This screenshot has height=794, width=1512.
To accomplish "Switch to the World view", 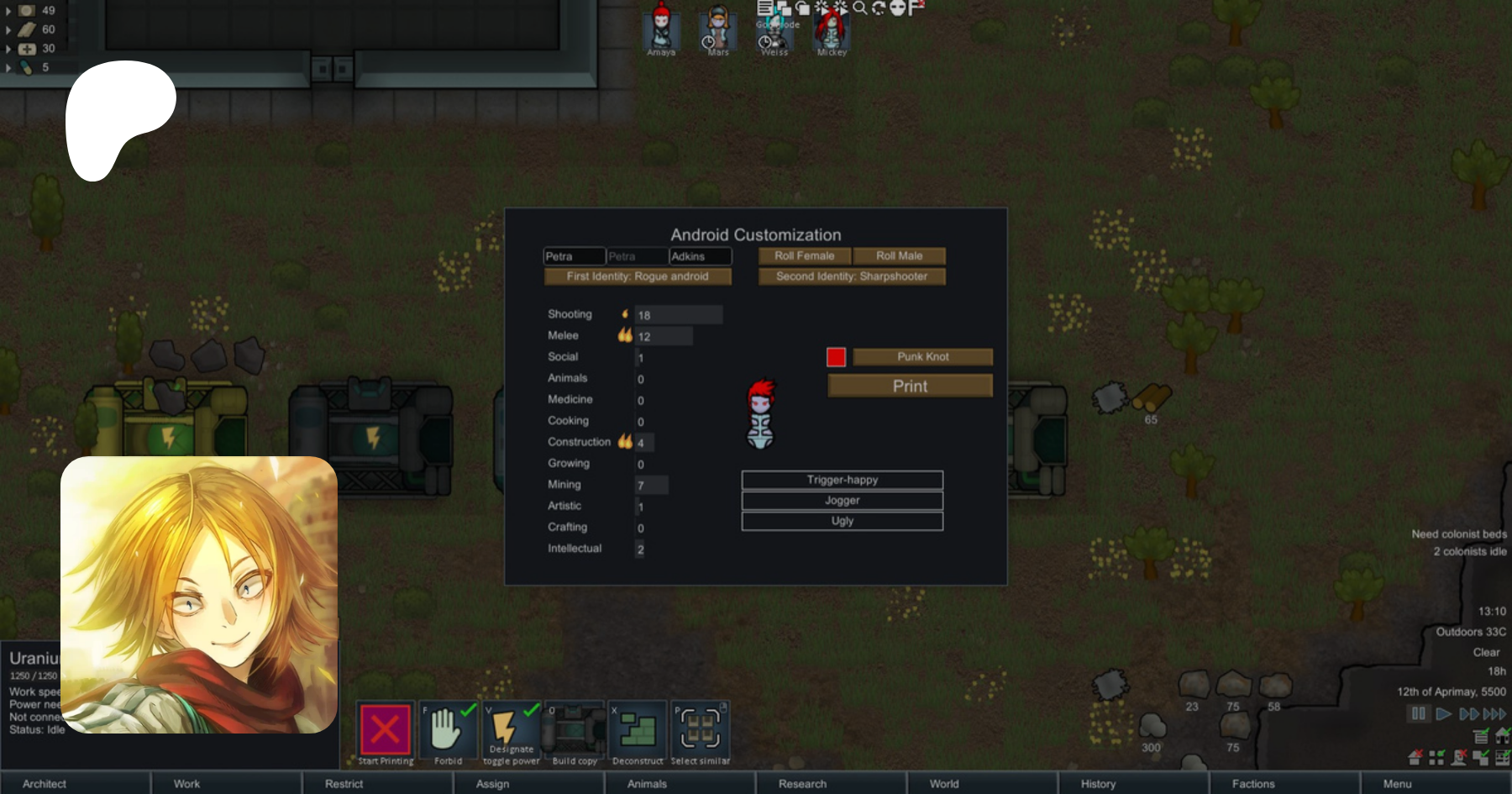I will pyautogui.click(x=944, y=784).
